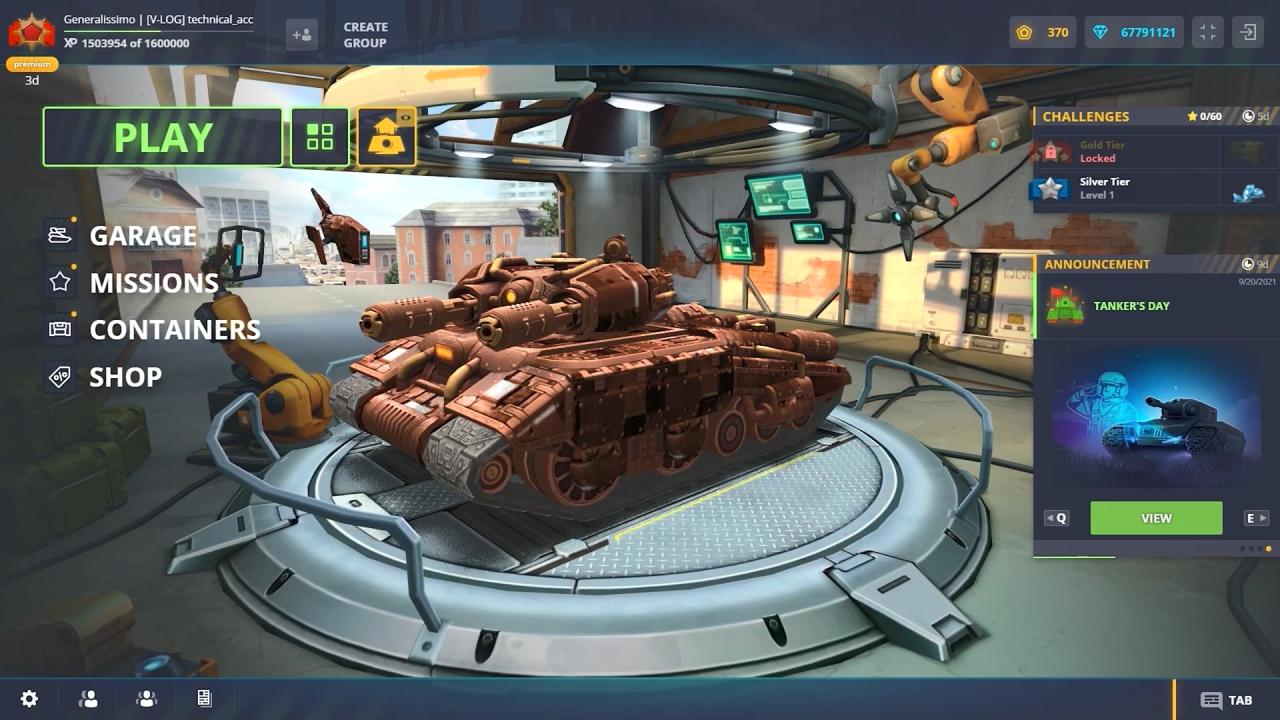Open the Garage tank icon

58,234
